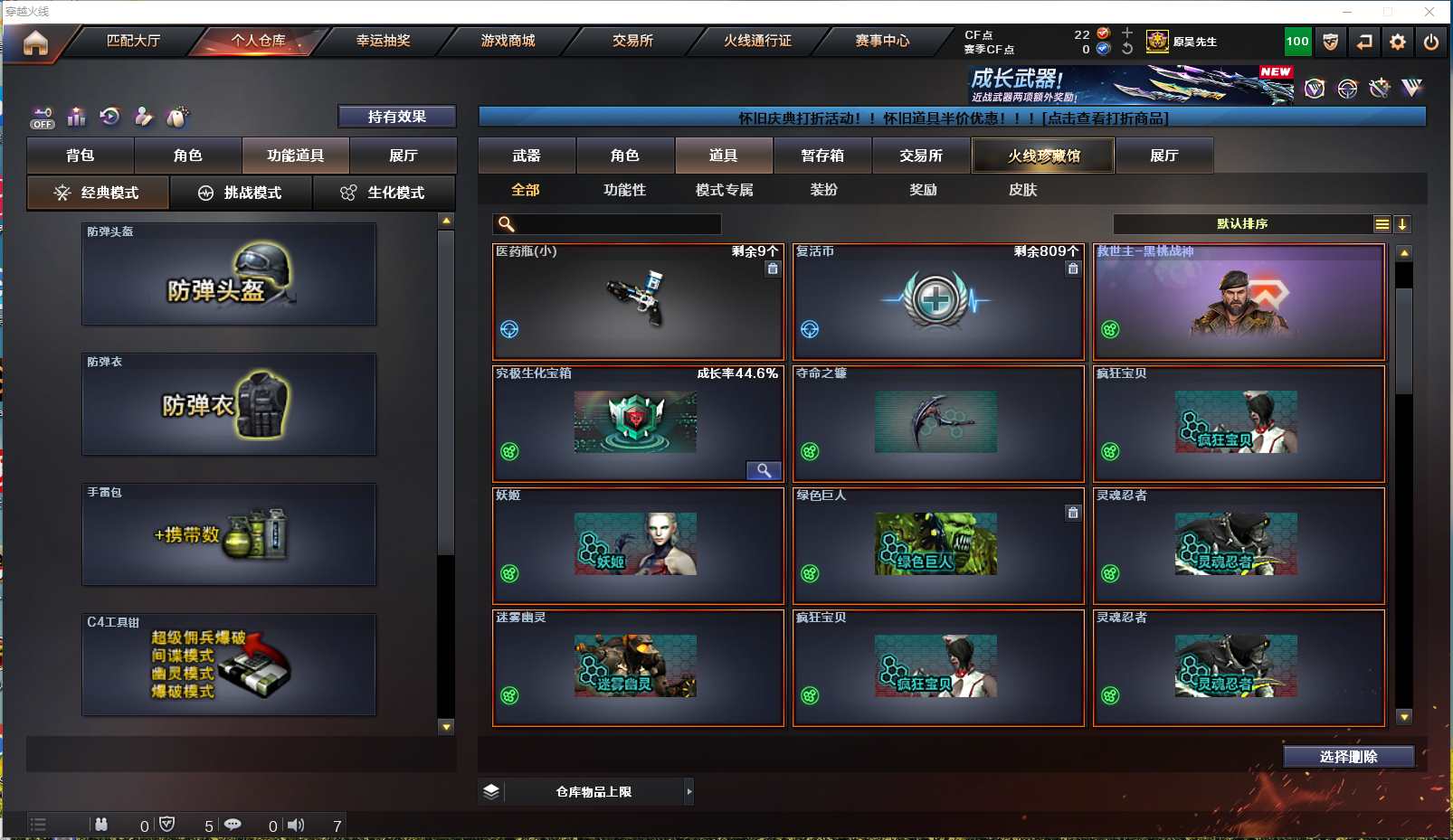The width and height of the screenshot is (1453, 840).
Task: Go to 游戏商城 game store
Action: tap(508, 41)
